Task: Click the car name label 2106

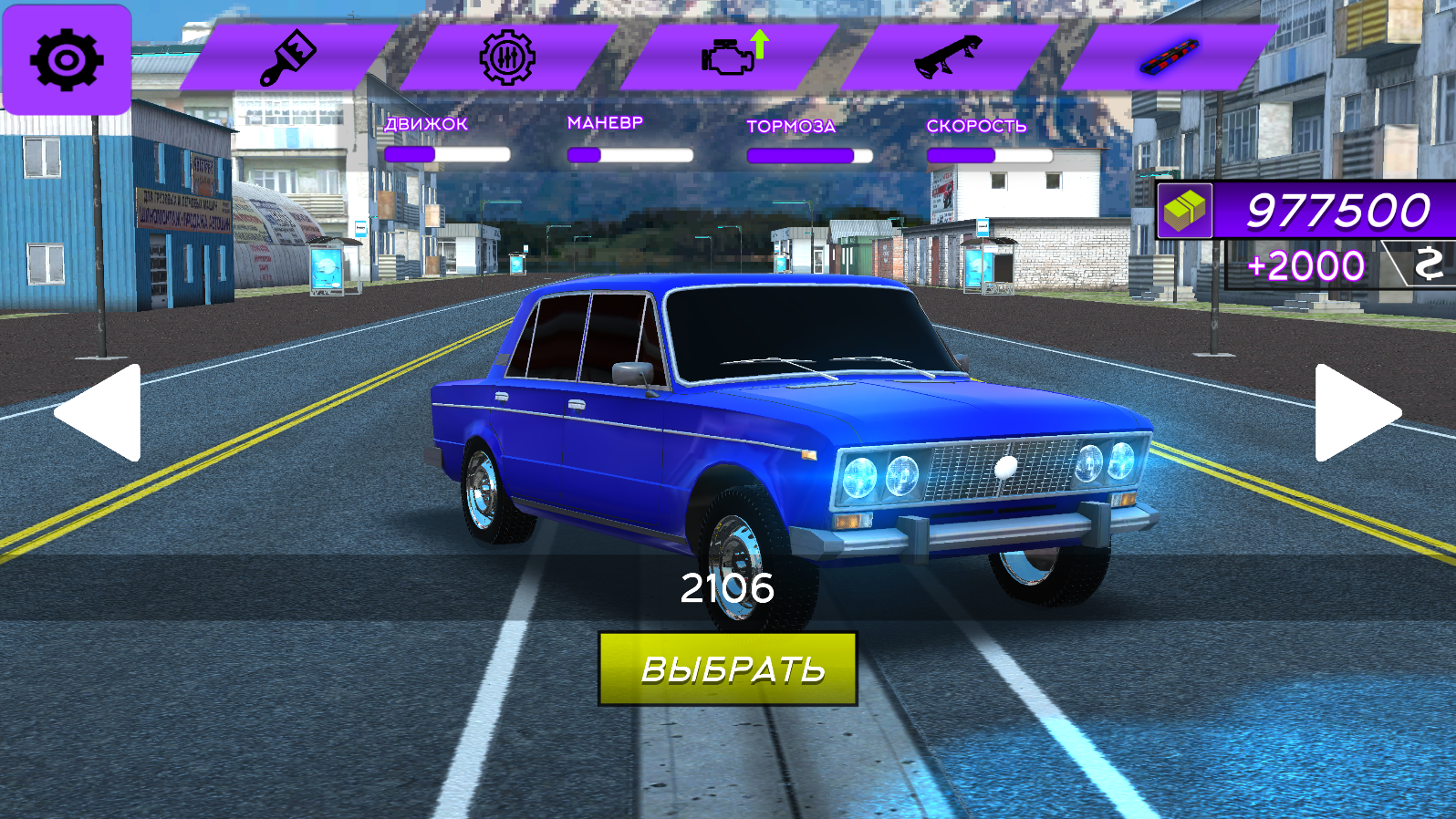Action: click(x=729, y=586)
